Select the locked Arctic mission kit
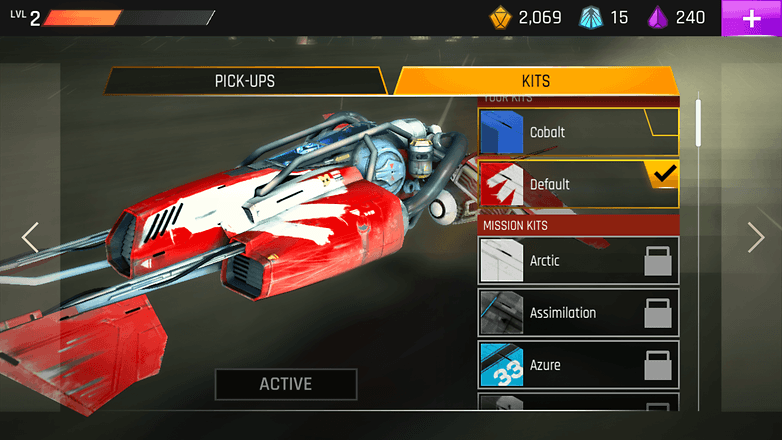This screenshot has height=440, width=782. pos(578,261)
